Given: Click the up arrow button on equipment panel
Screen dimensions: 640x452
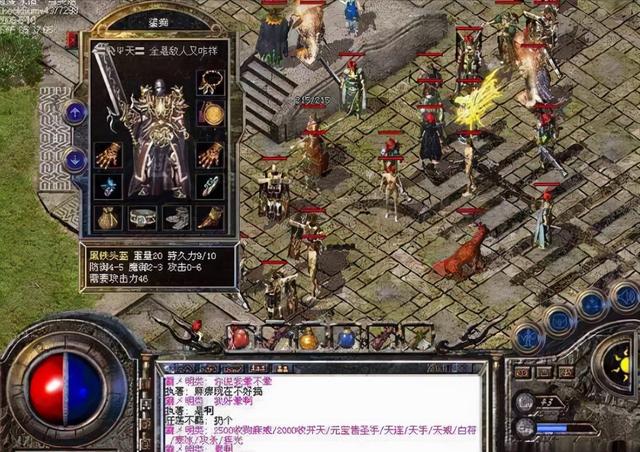Looking at the screenshot, I should (x=75, y=112).
